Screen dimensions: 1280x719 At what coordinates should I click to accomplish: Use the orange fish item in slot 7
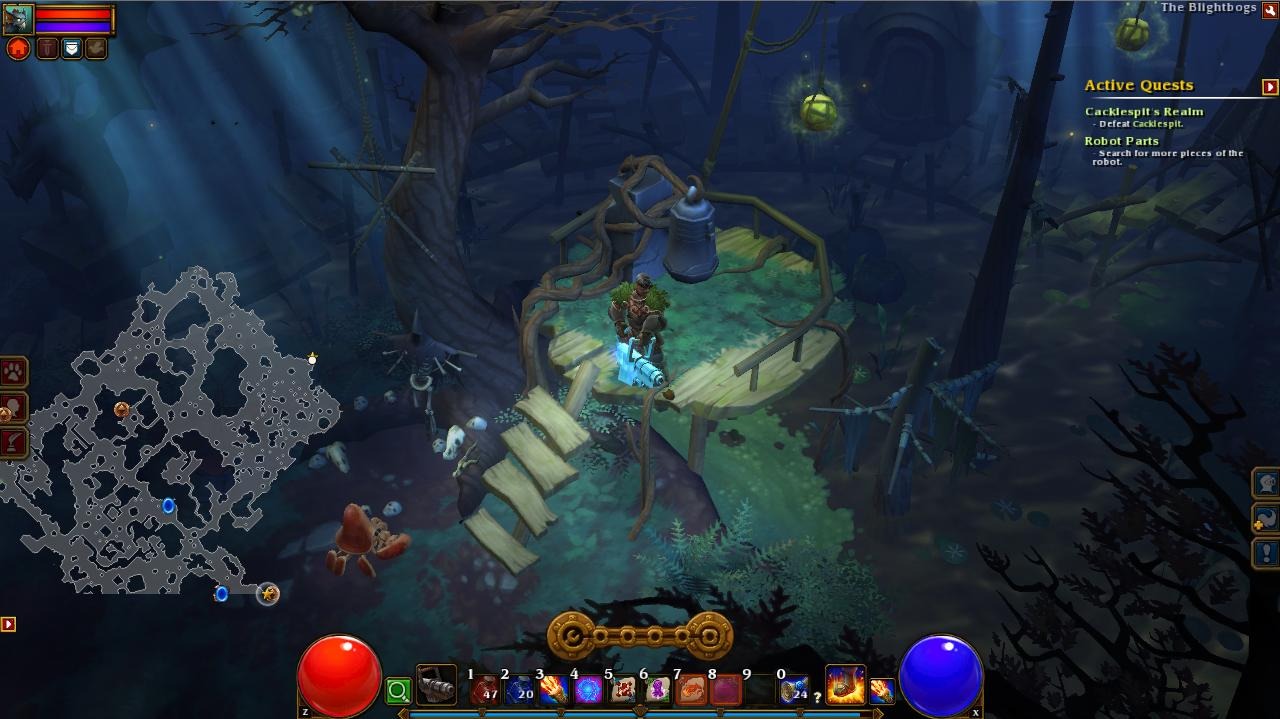point(692,690)
